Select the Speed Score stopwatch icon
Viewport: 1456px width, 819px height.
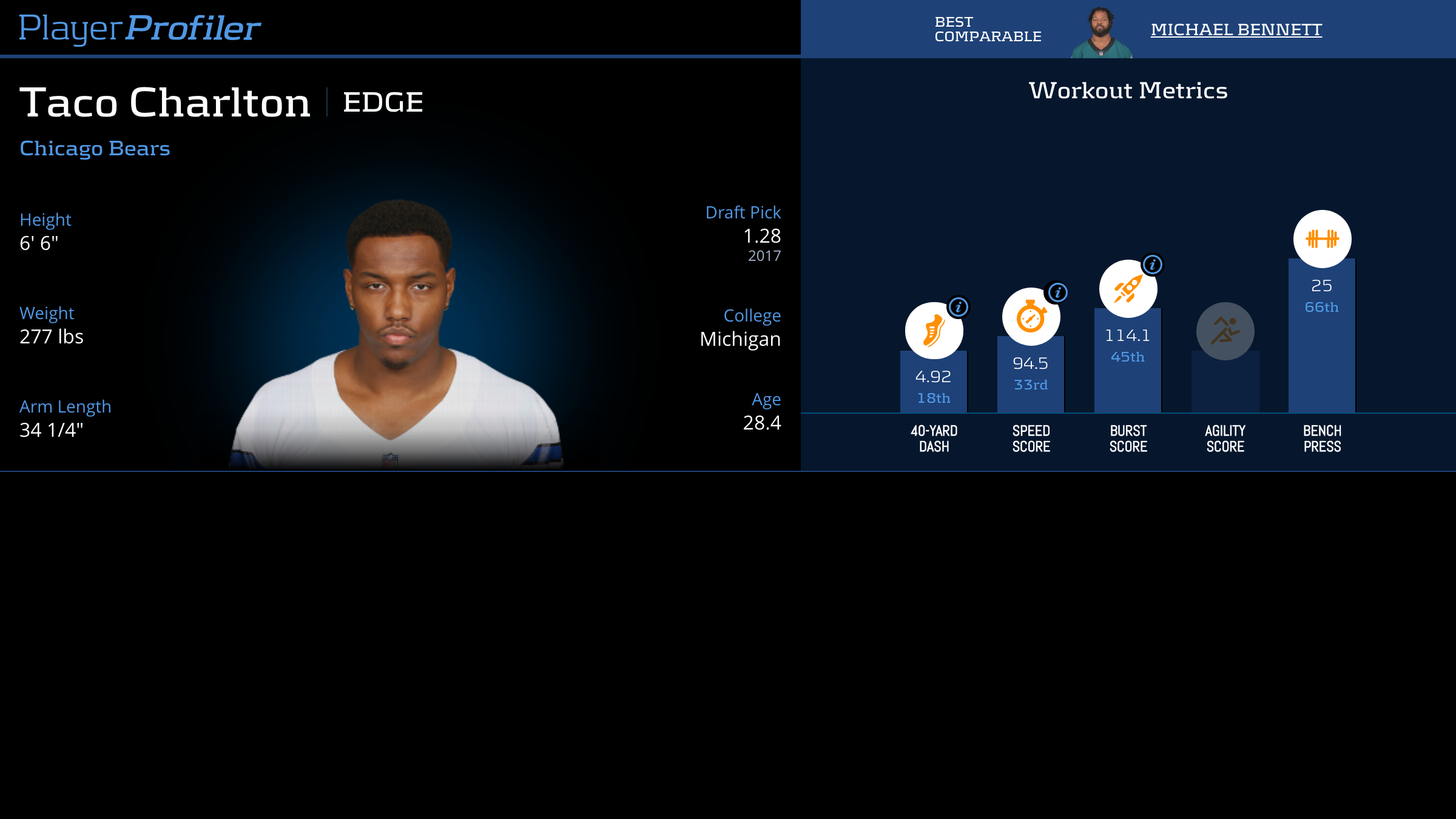1030,317
